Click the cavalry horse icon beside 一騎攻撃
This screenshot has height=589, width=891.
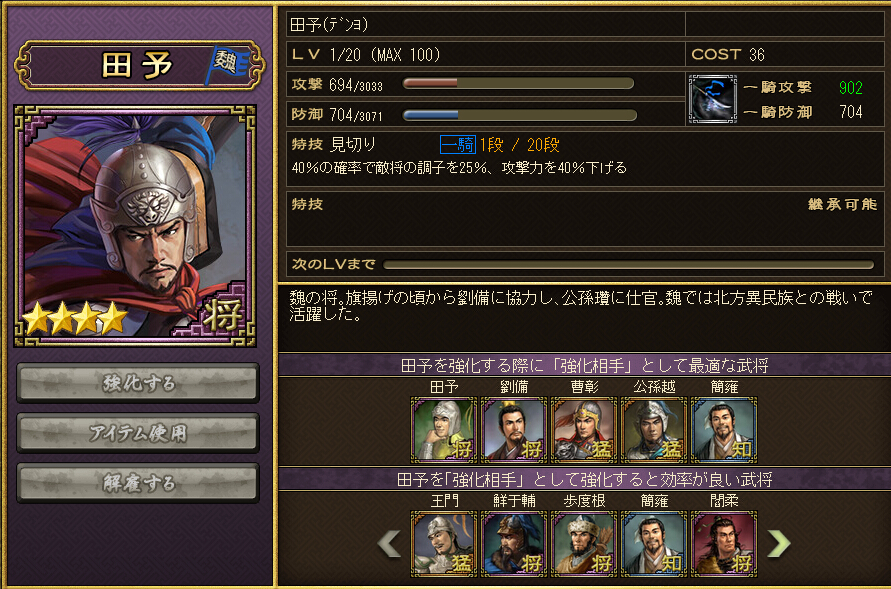713,99
